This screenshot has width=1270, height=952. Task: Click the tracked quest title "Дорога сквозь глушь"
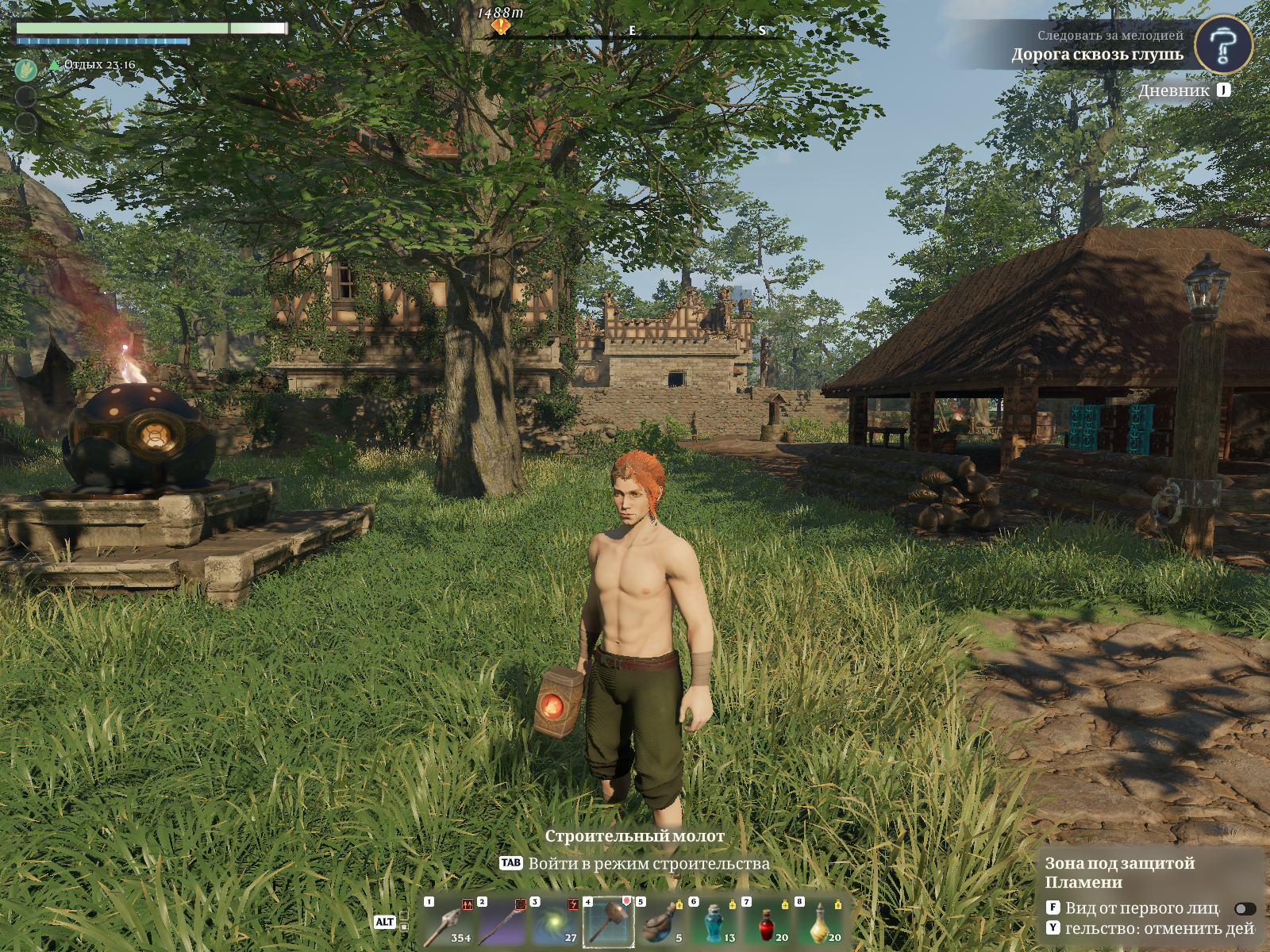[x=1096, y=55]
